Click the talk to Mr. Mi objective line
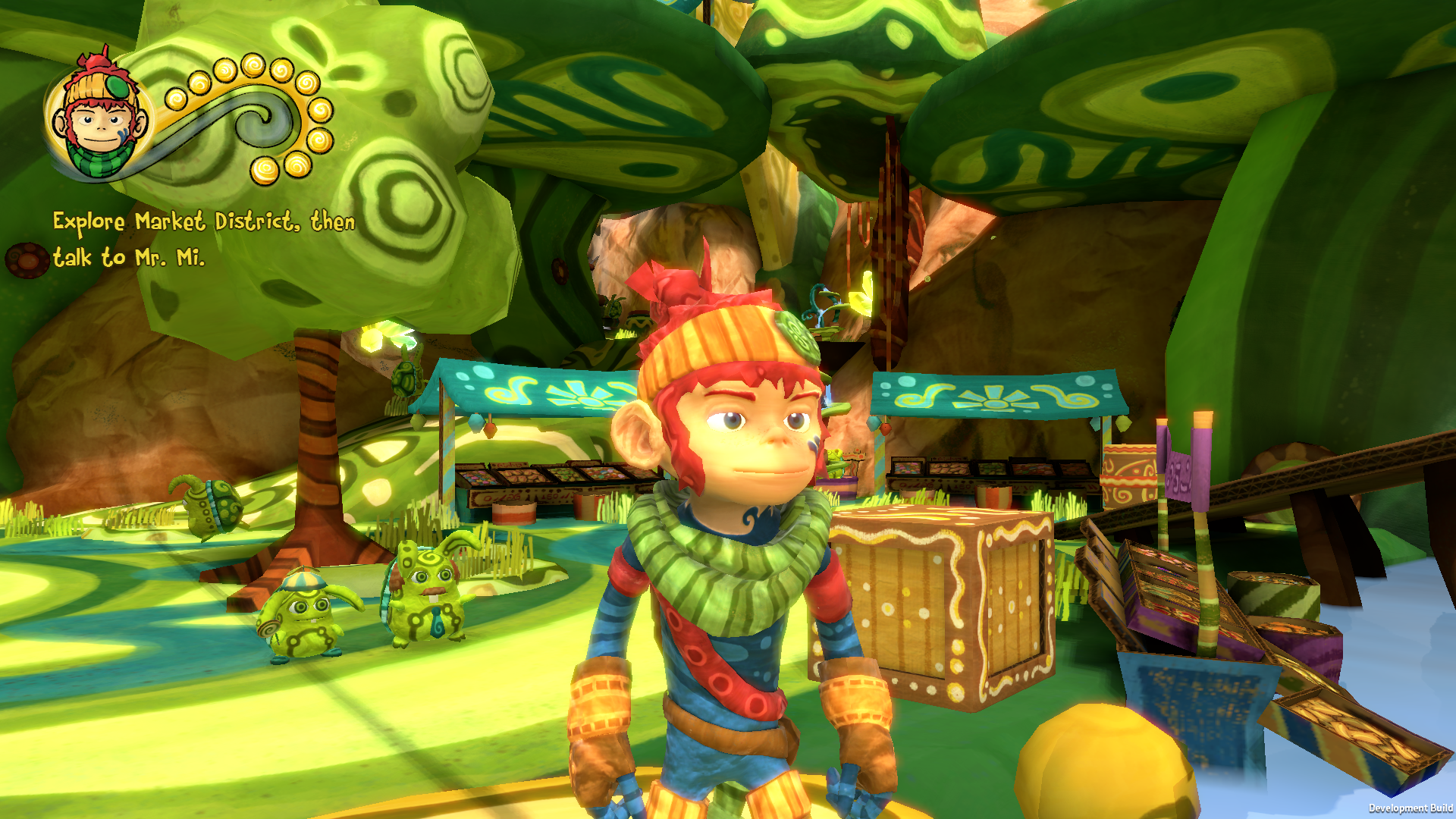This screenshot has height=819, width=1456. tap(129, 258)
